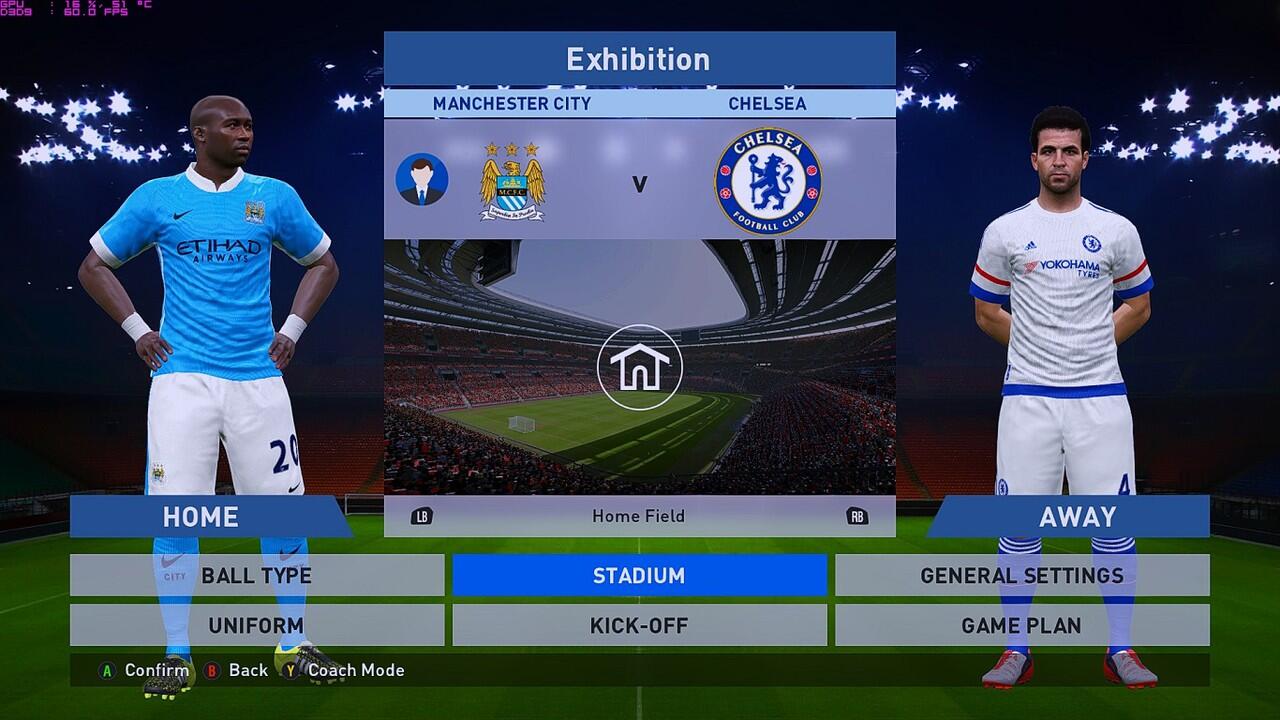The width and height of the screenshot is (1280, 720).
Task: Click the manager avatar icon
Action: [421, 180]
